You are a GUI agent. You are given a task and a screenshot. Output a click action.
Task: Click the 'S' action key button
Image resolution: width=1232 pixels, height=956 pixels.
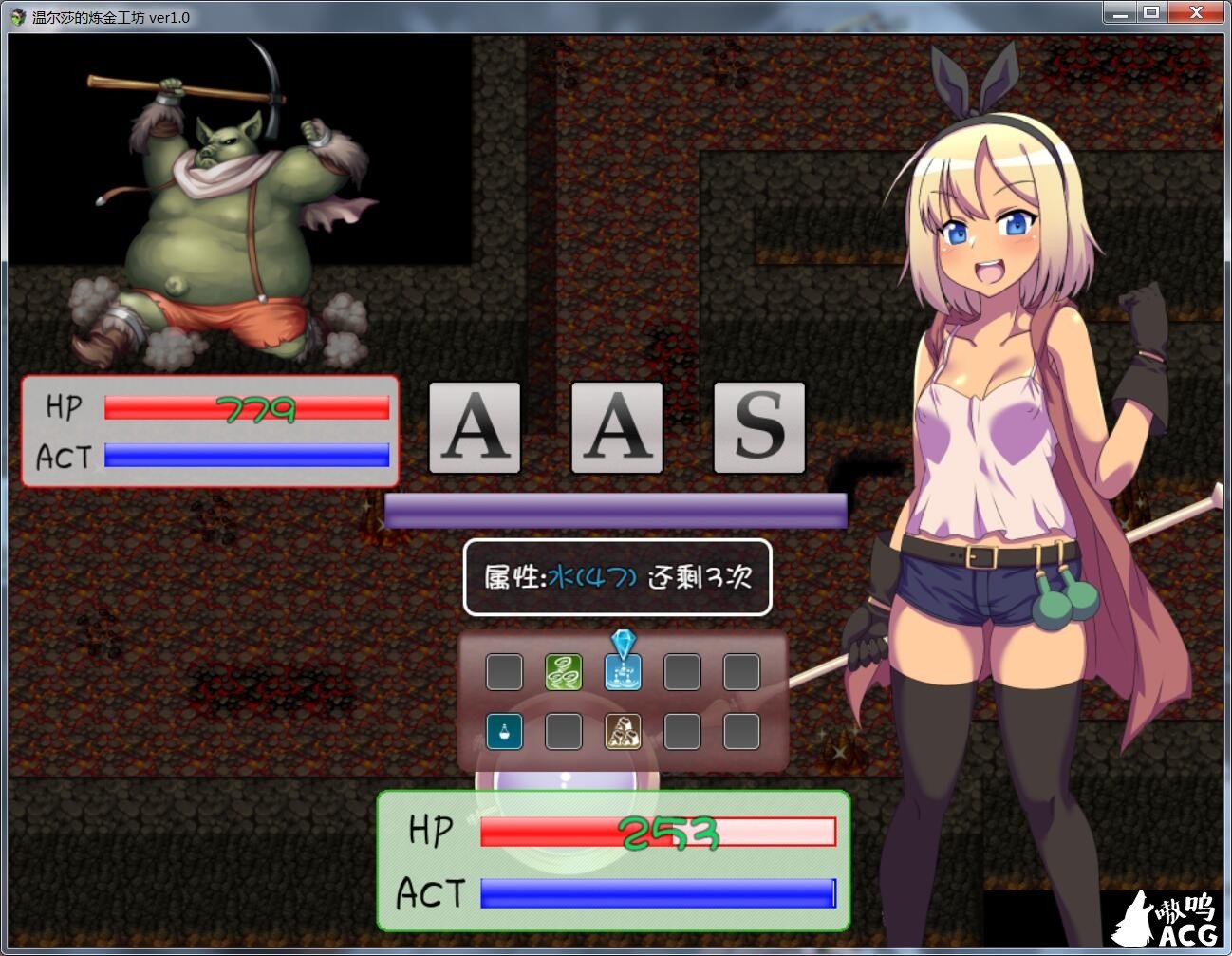click(x=759, y=428)
